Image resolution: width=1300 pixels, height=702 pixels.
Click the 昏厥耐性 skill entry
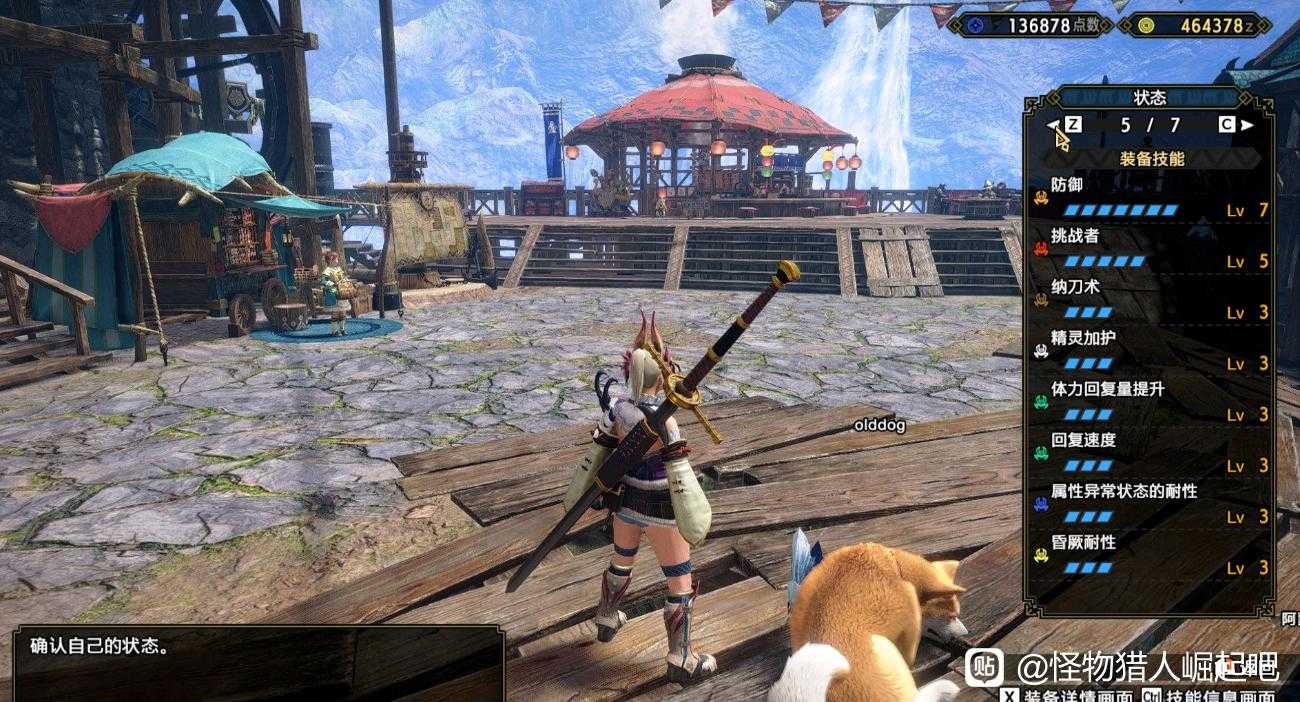point(1150,555)
